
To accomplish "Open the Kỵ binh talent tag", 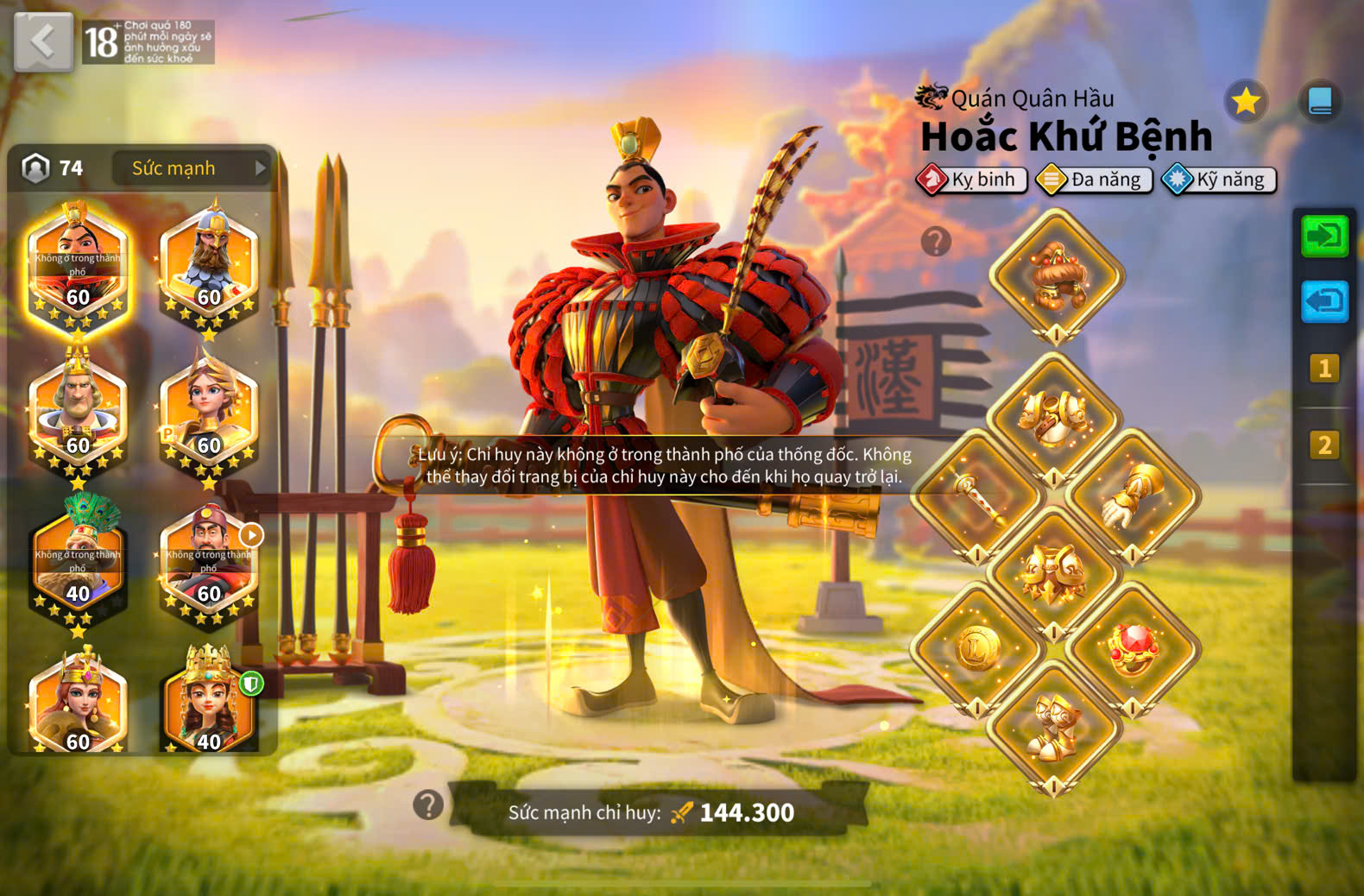I will [x=972, y=180].
